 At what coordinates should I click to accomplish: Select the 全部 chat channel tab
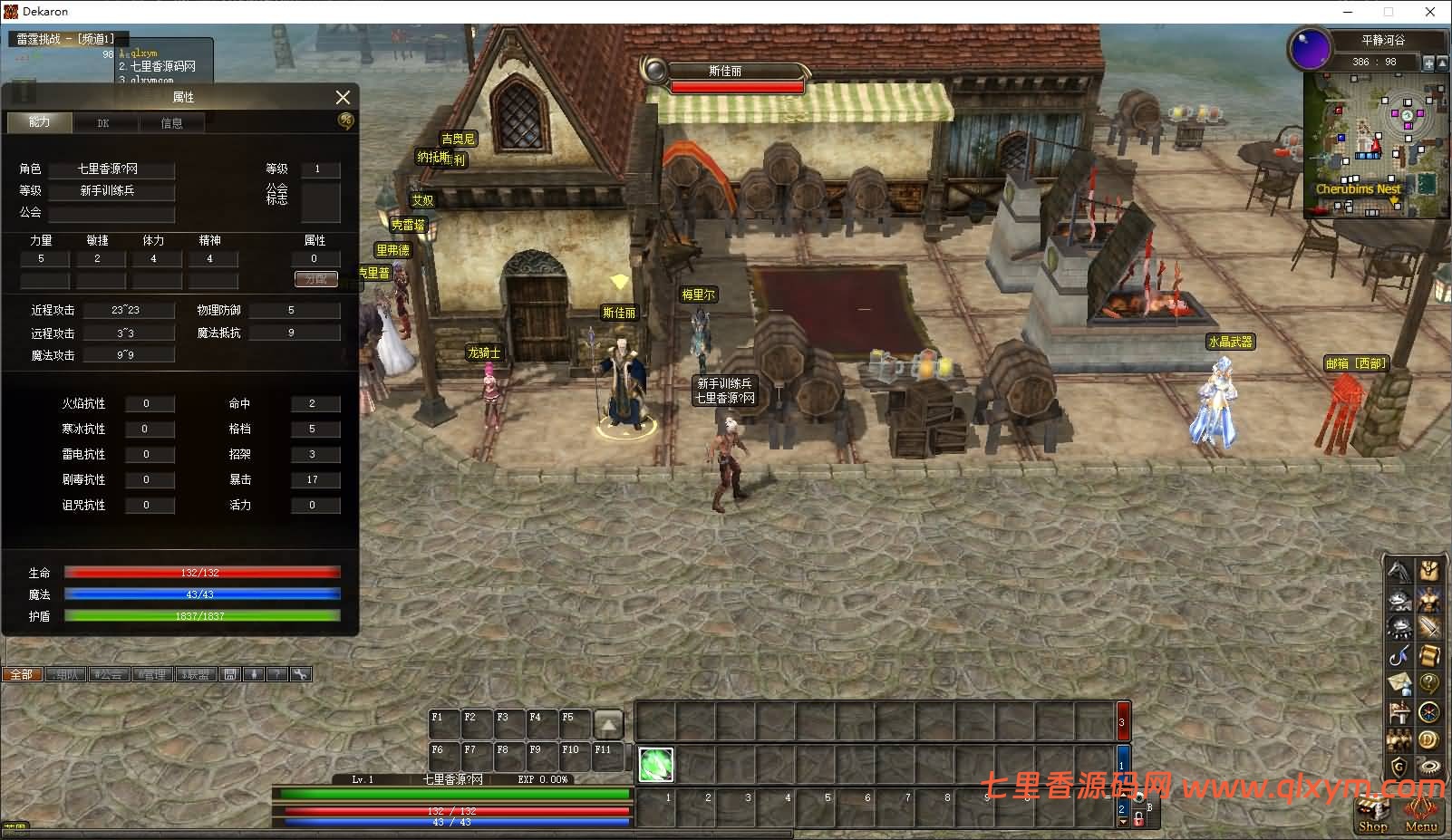22,674
